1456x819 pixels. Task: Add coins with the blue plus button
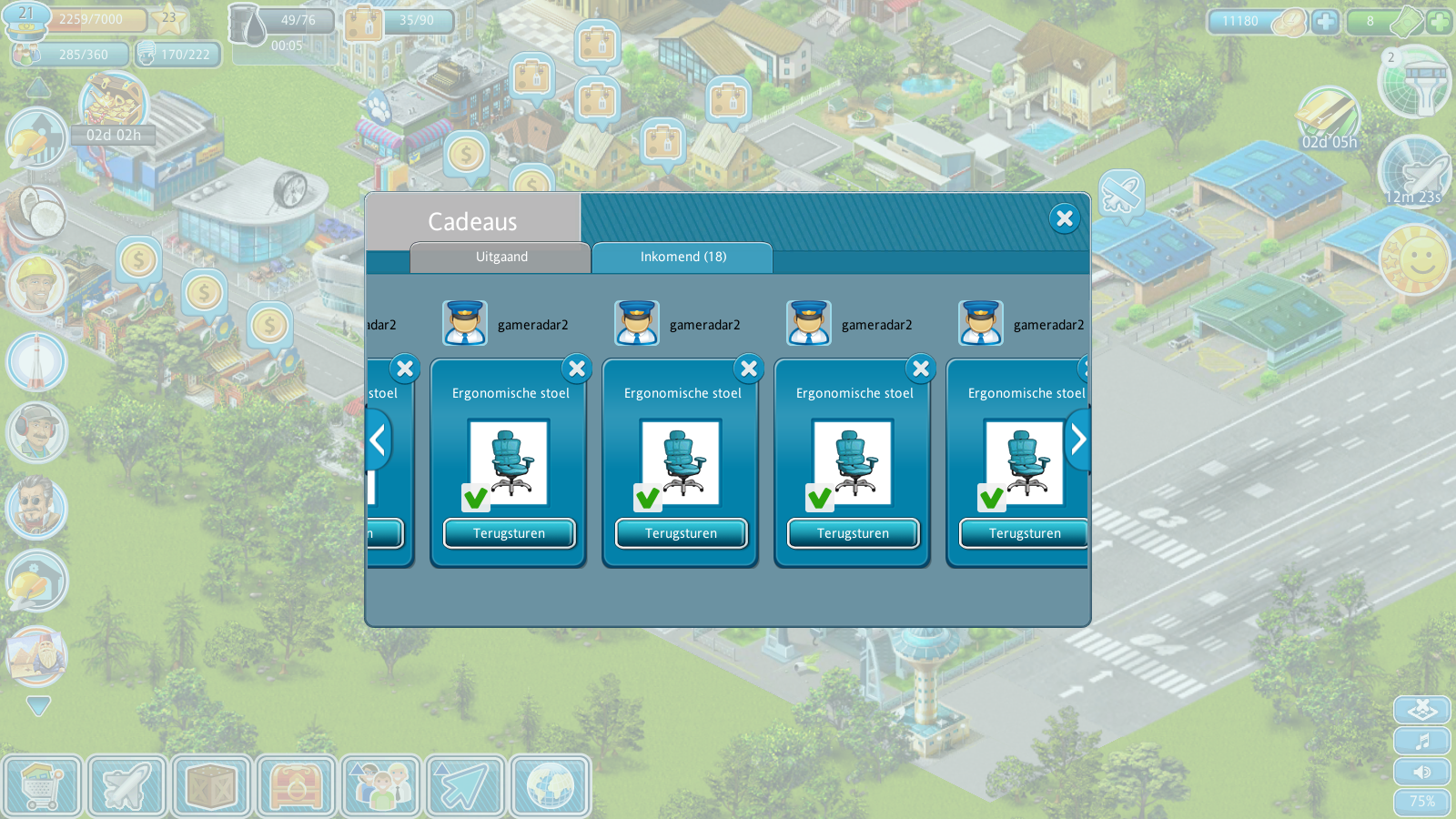click(1325, 21)
